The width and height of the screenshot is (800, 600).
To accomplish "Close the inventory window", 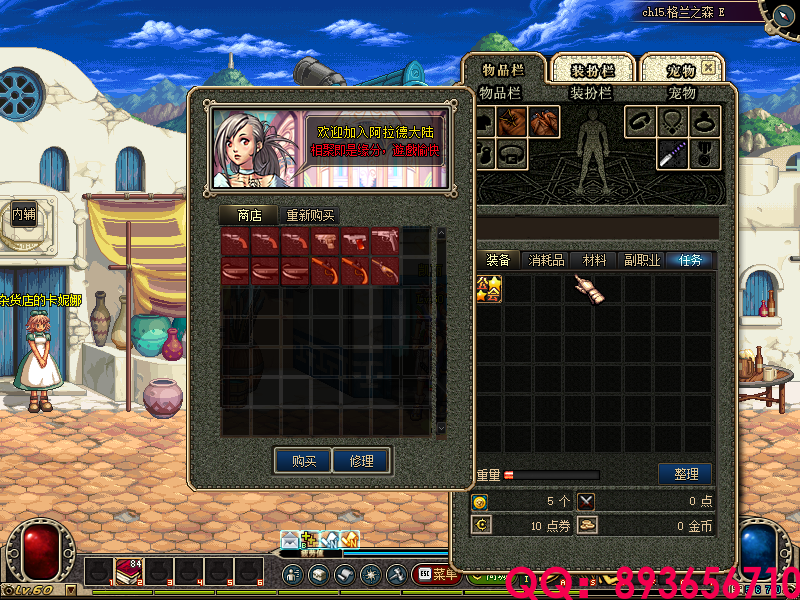I will tap(708, 68).
